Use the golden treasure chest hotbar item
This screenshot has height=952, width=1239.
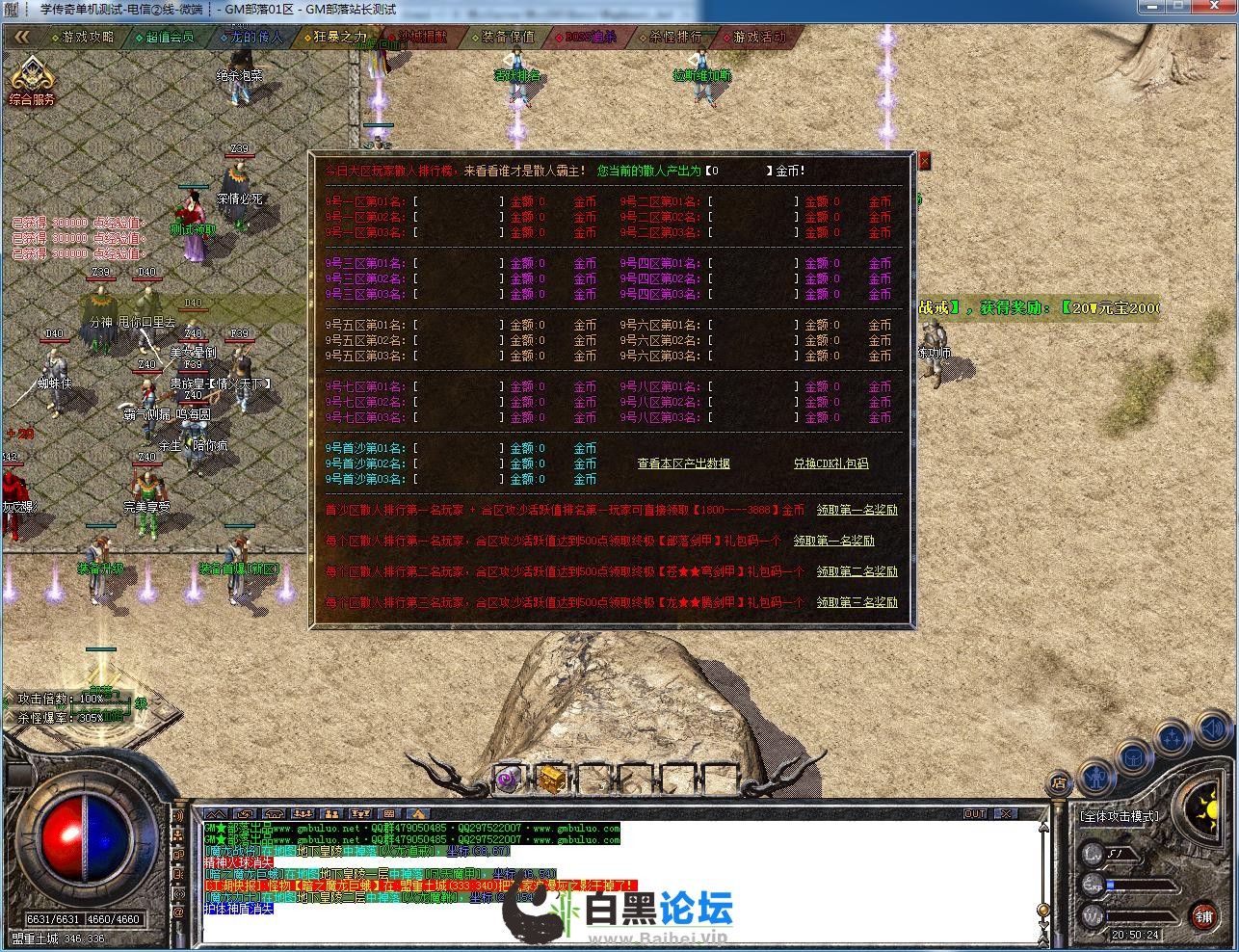551,778
